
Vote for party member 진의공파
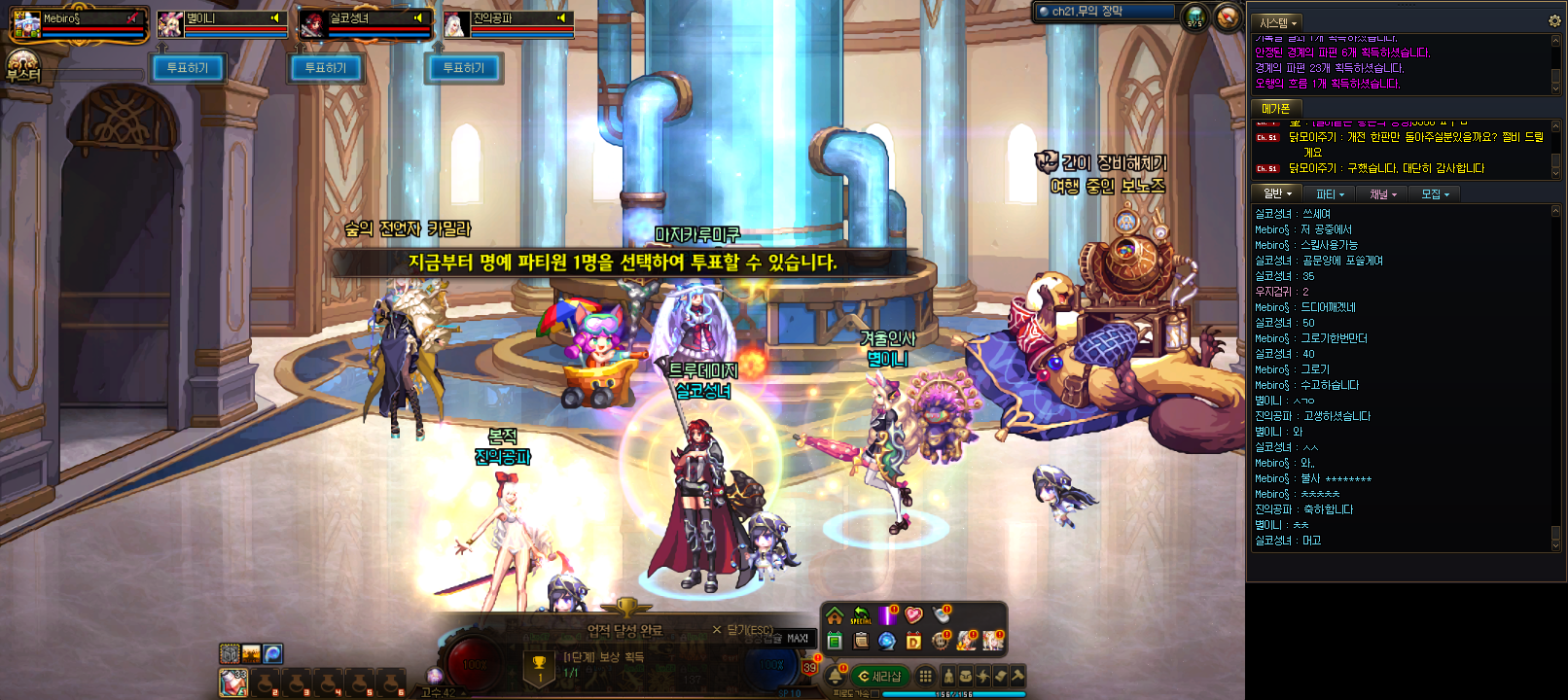(x=463, y=68)
